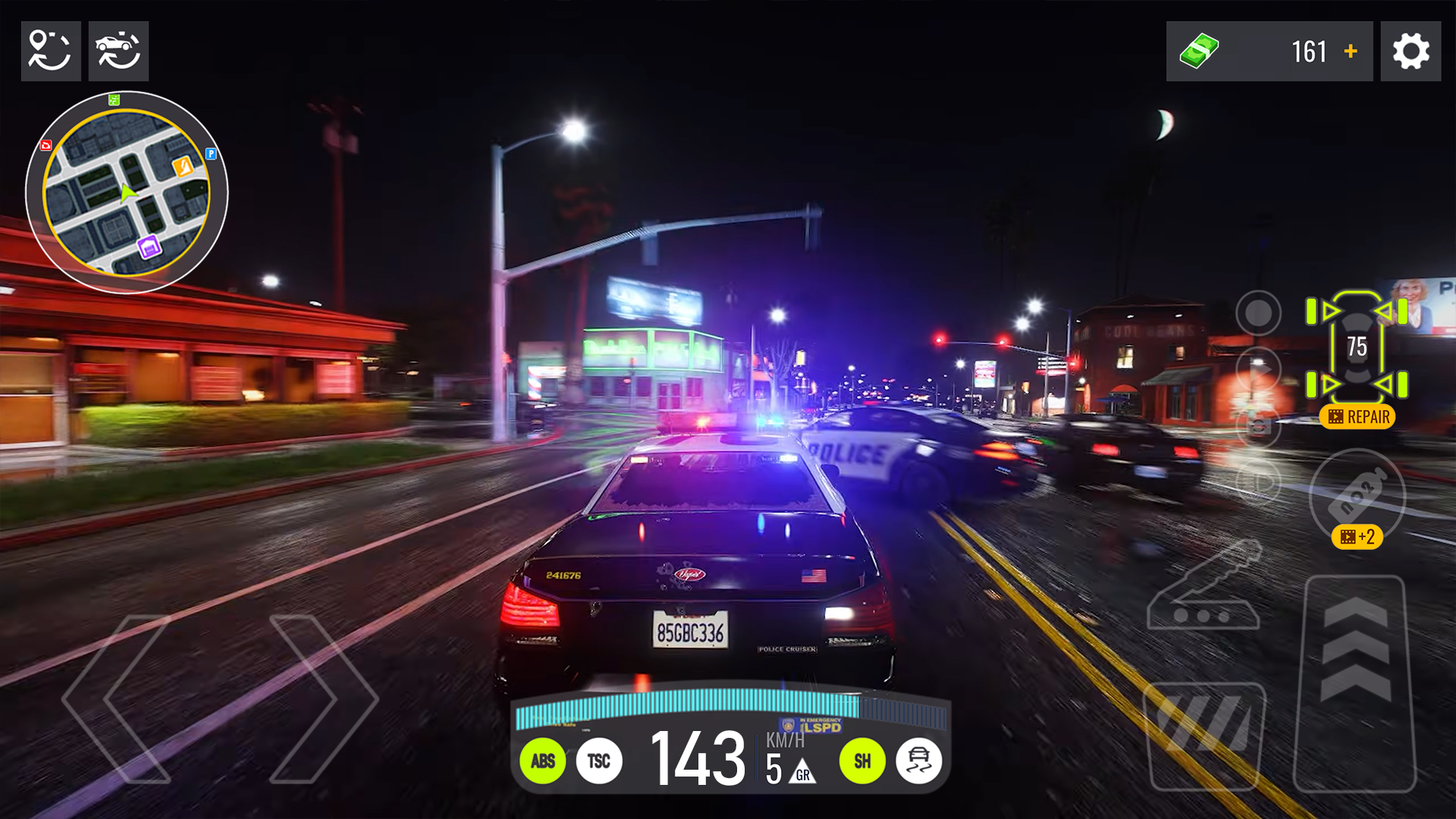
Task: Open the route waypoint navigation icon
Action: pyautogui.click(x=50, y=51)
